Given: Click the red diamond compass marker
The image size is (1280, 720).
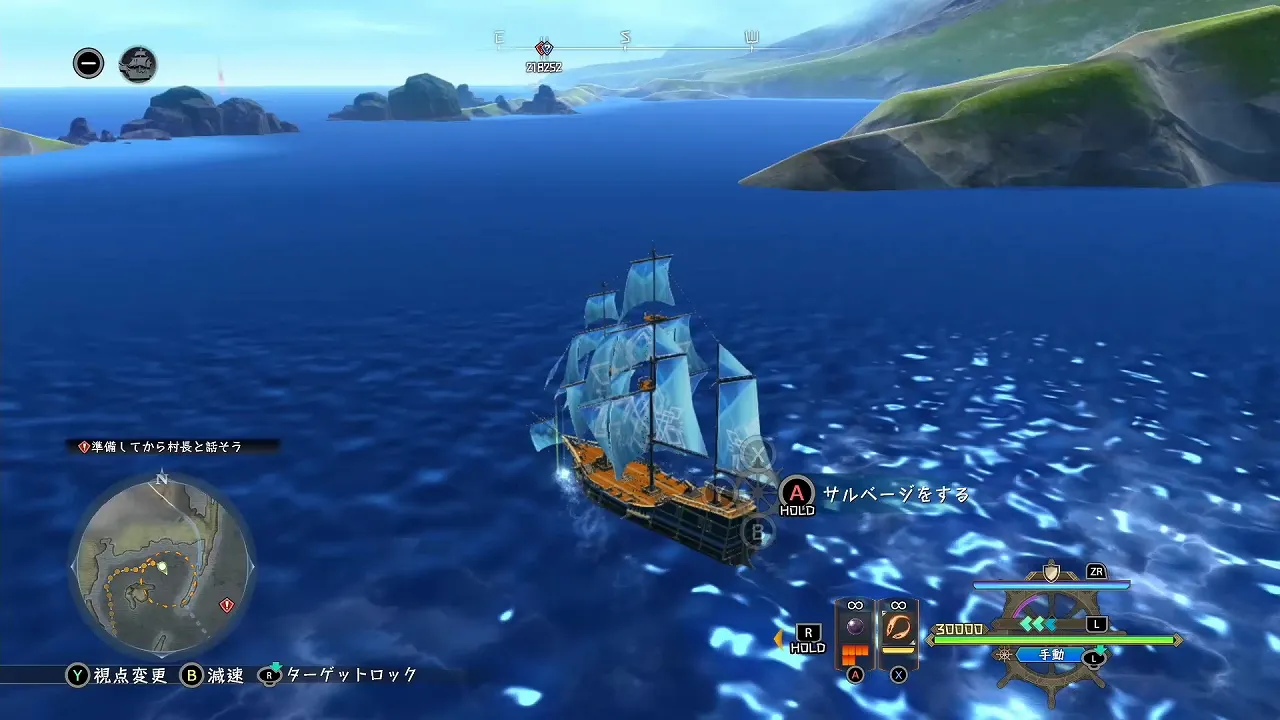Looking at the screenshot, I should tap(544, 47).
